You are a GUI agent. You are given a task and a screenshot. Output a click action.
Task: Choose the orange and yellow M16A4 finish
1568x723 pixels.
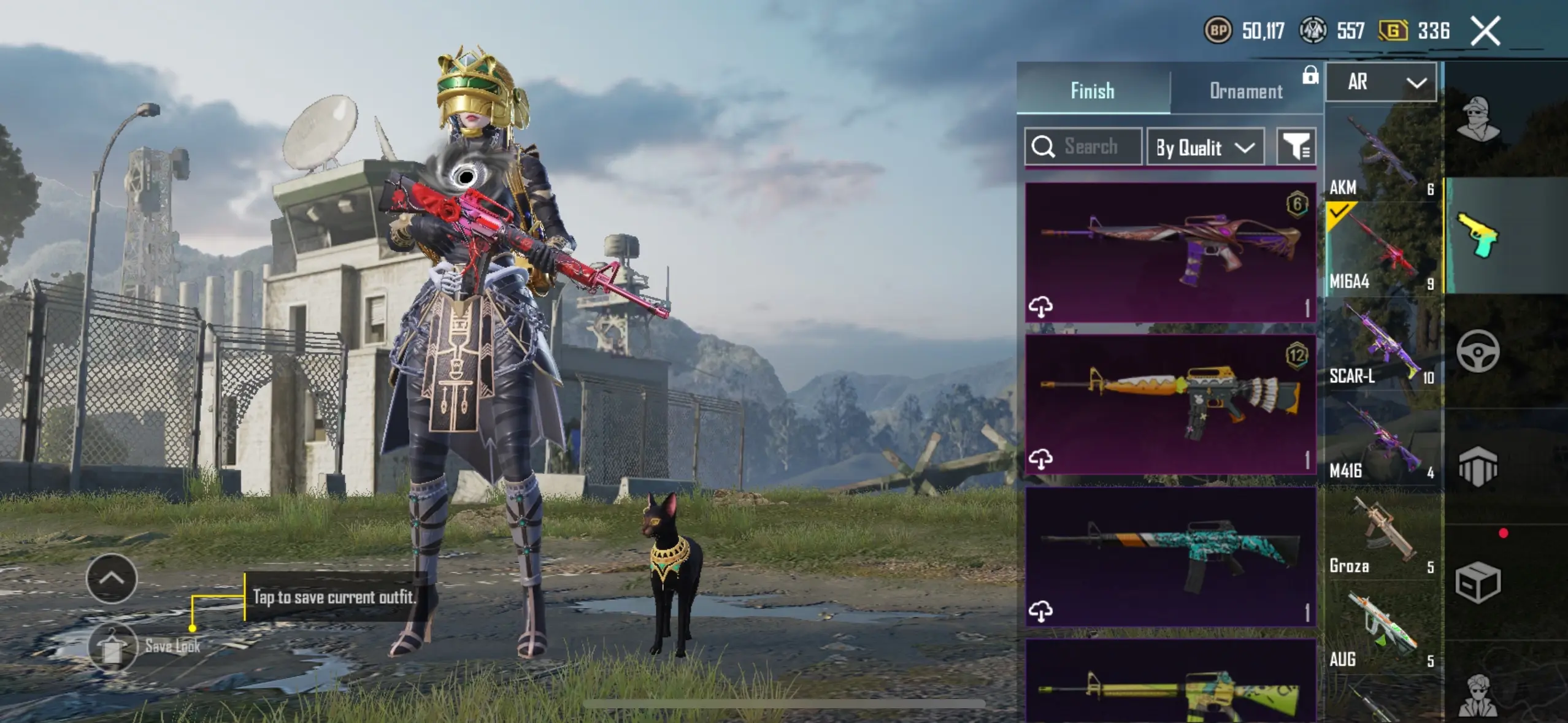pyautogui.click(x=1170, y=404)
